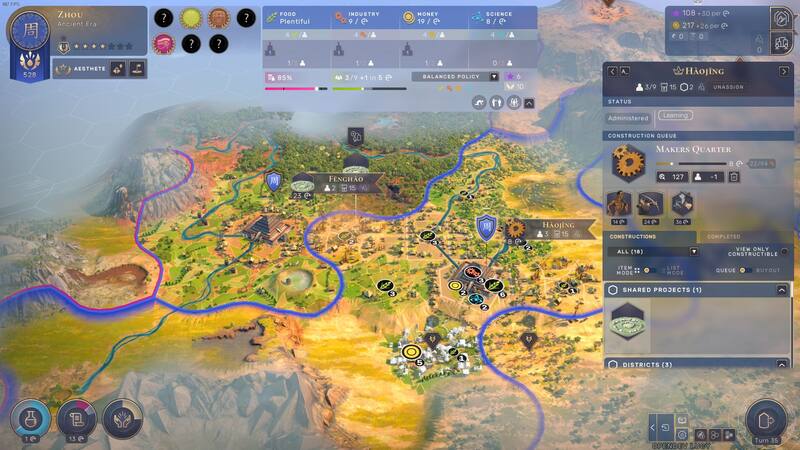Collapse the Shared Projects section

click(782, 290)
